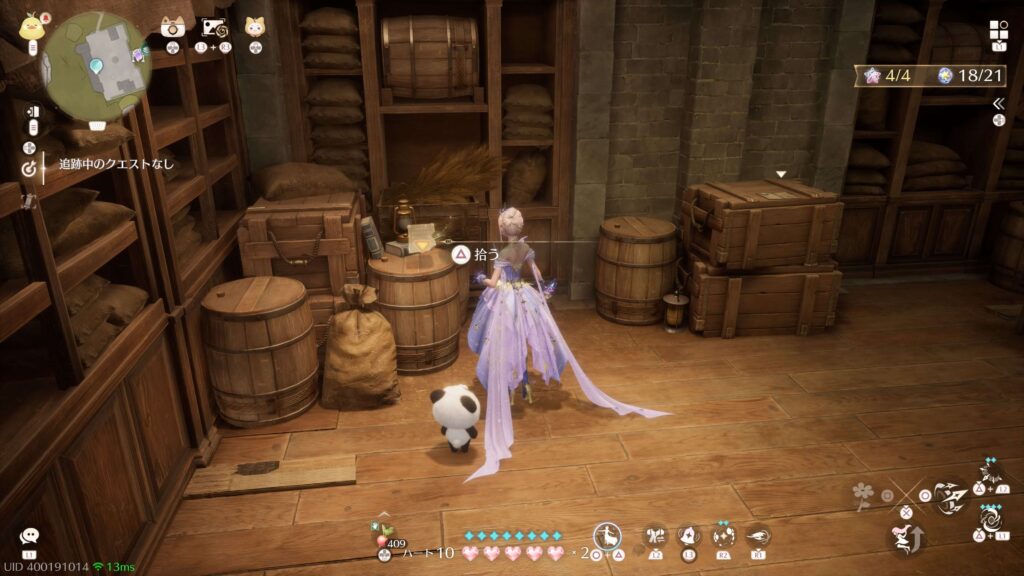Open the chat speech bubble icon
This screenshot has width=1024, height=576.
tap(29, 536)
